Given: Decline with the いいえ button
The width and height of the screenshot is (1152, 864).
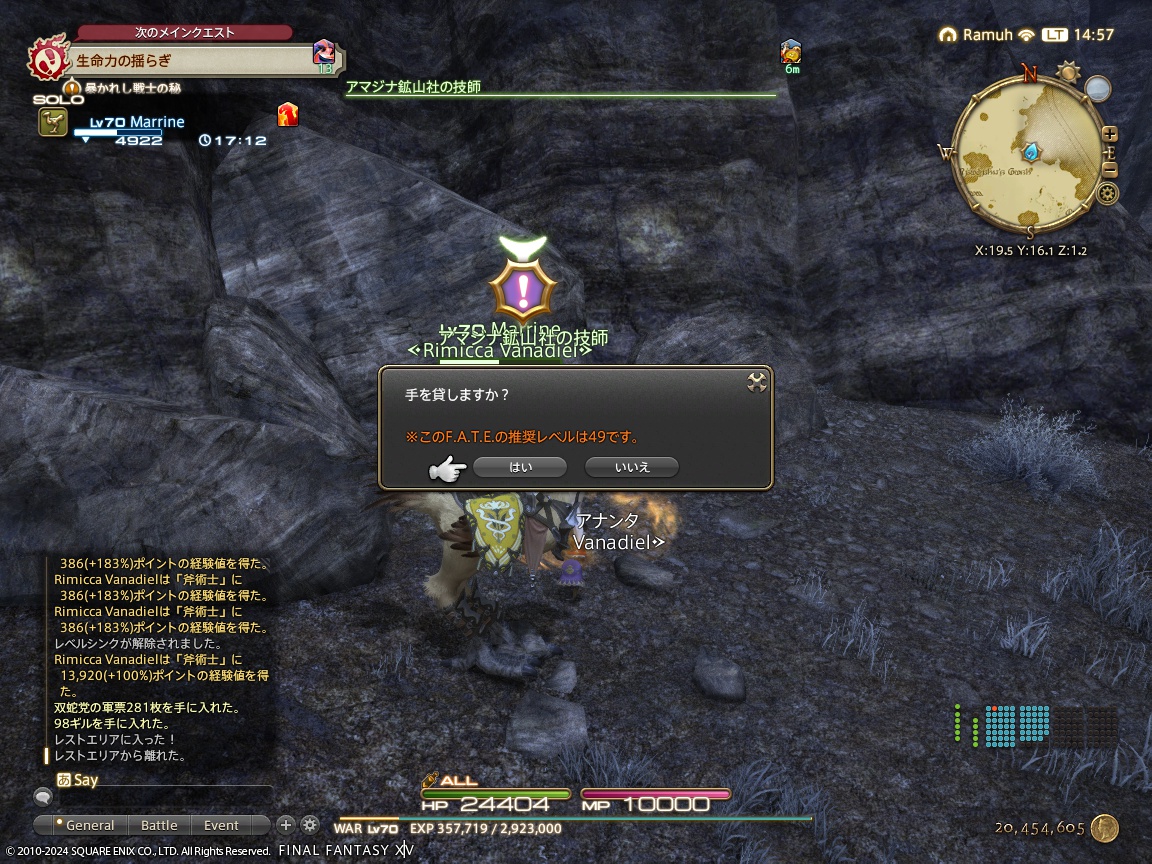Looking at the screenshot, I should pos(632,467).
